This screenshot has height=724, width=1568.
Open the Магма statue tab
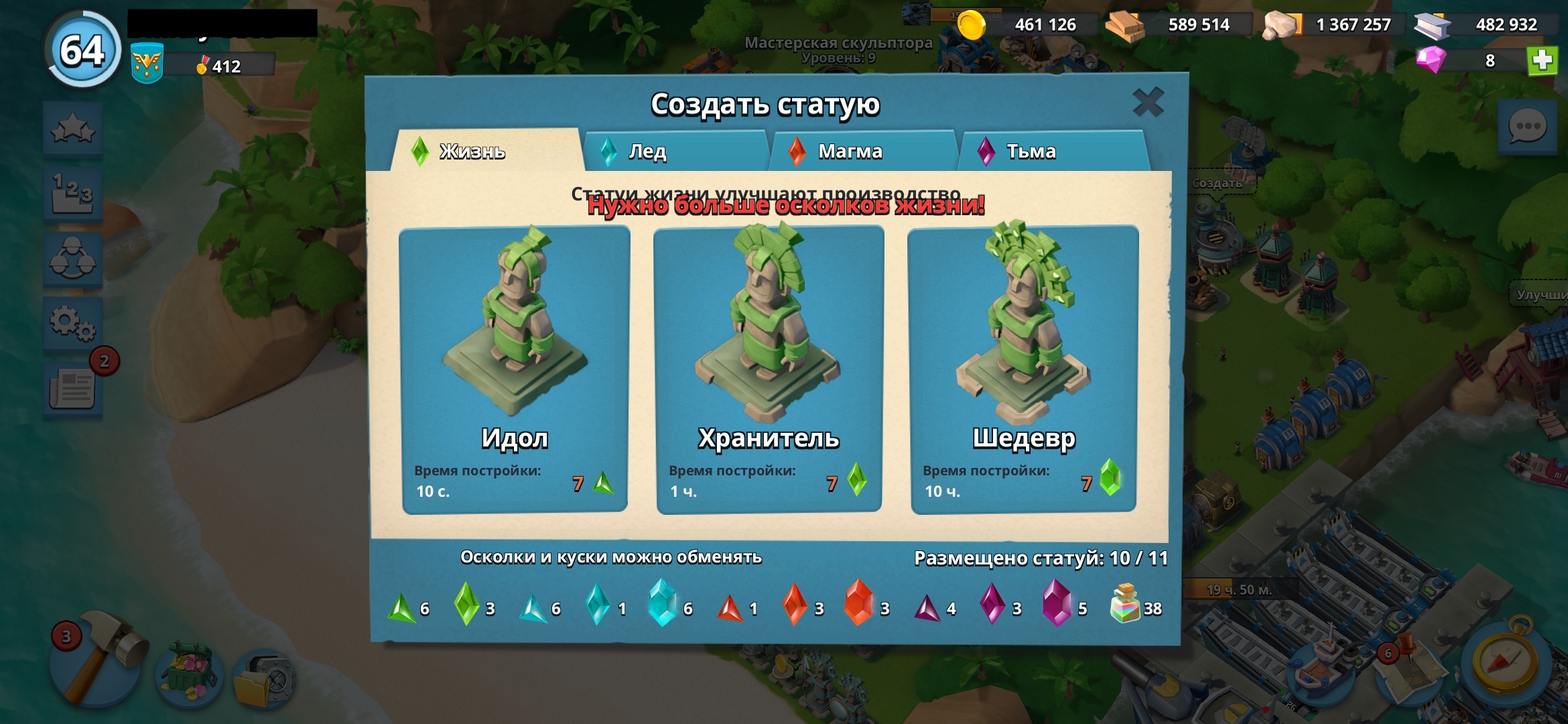tap(863, 152)
